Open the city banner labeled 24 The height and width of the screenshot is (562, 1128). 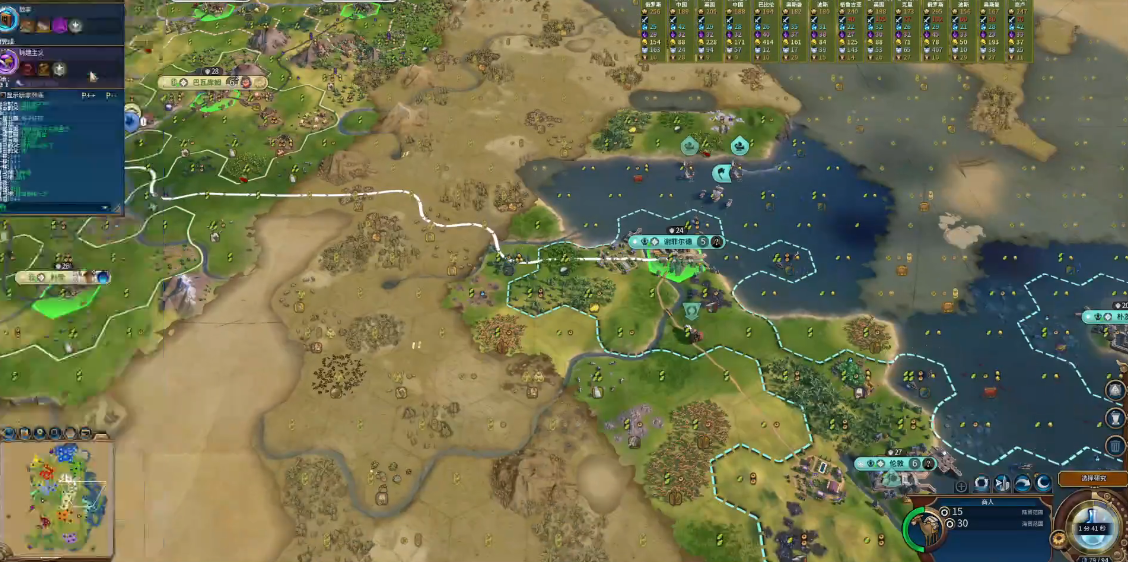[x=672, y=242]
